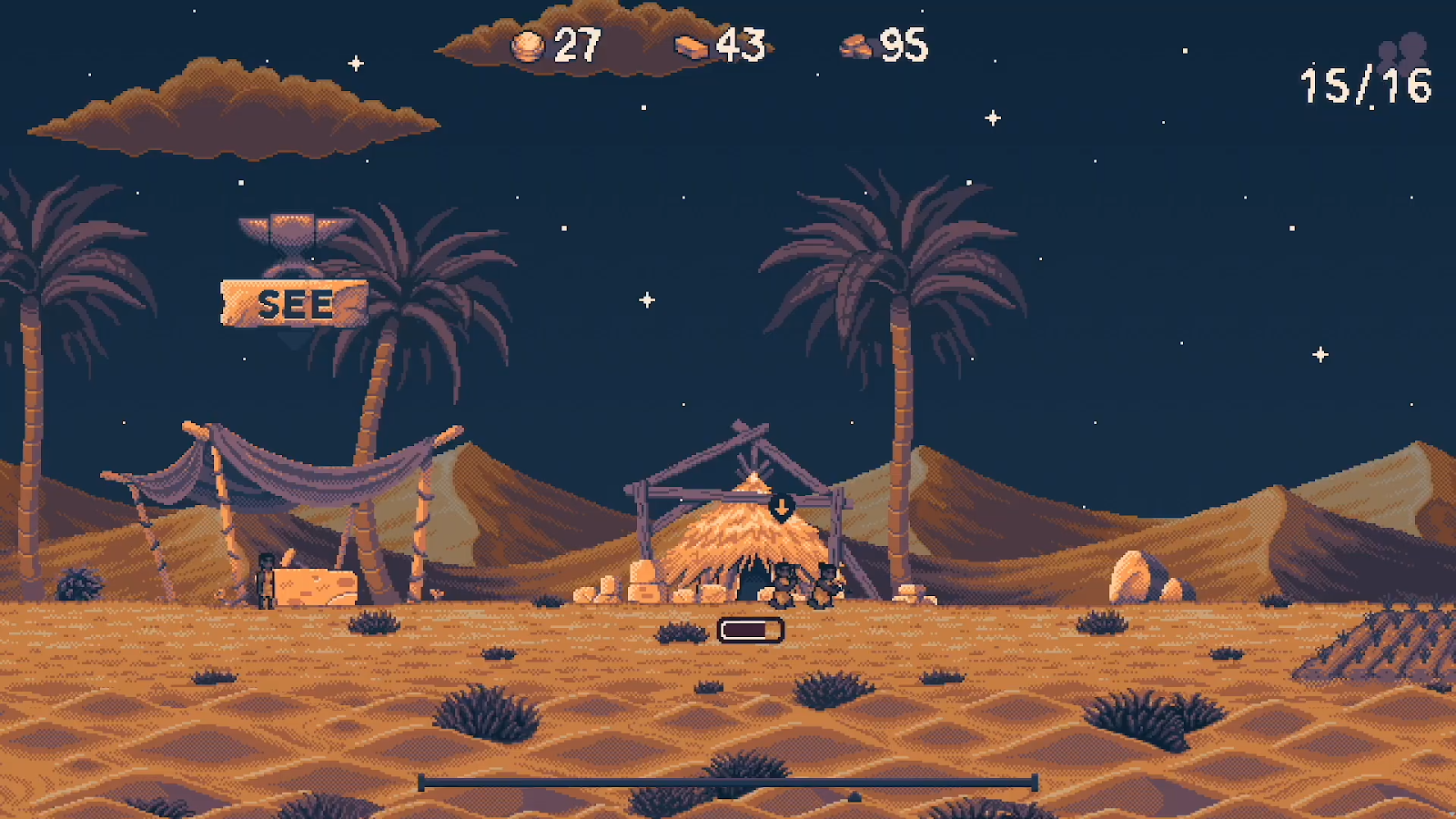1456x819 pixels.
Task: Click the SEE sign button
Action: tap(294, 304)
